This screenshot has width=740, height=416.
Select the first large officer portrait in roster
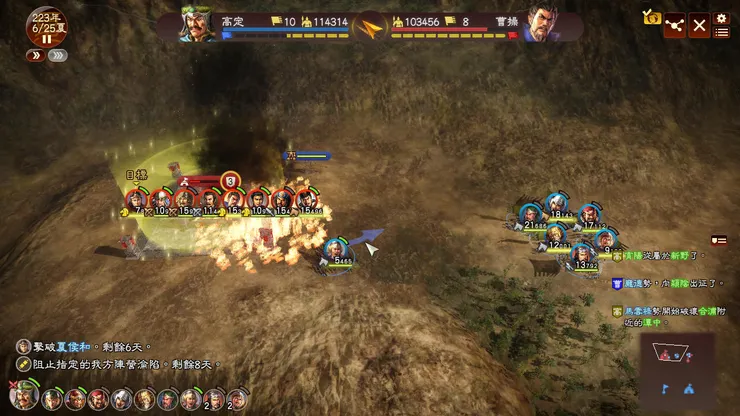26,398
